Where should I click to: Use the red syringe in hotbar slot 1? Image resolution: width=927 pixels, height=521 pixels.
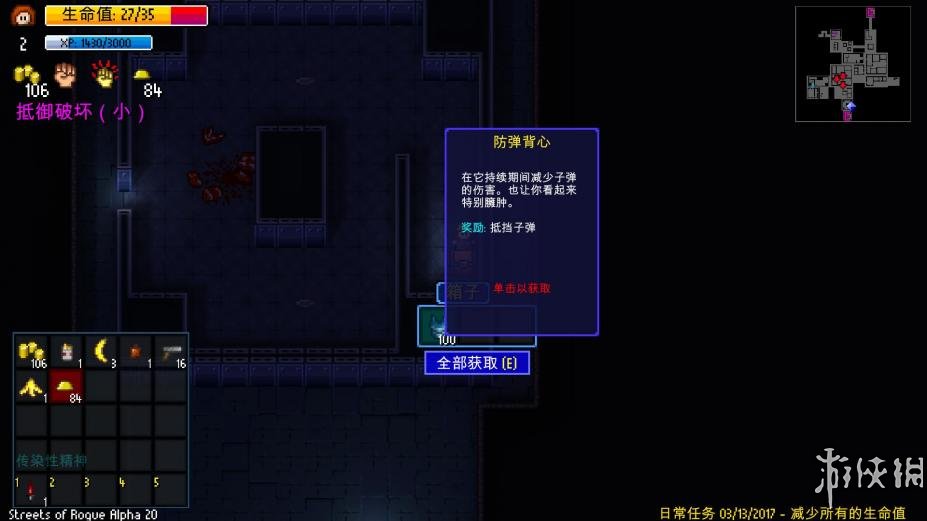pyautogui.click(x=32, y=491)
